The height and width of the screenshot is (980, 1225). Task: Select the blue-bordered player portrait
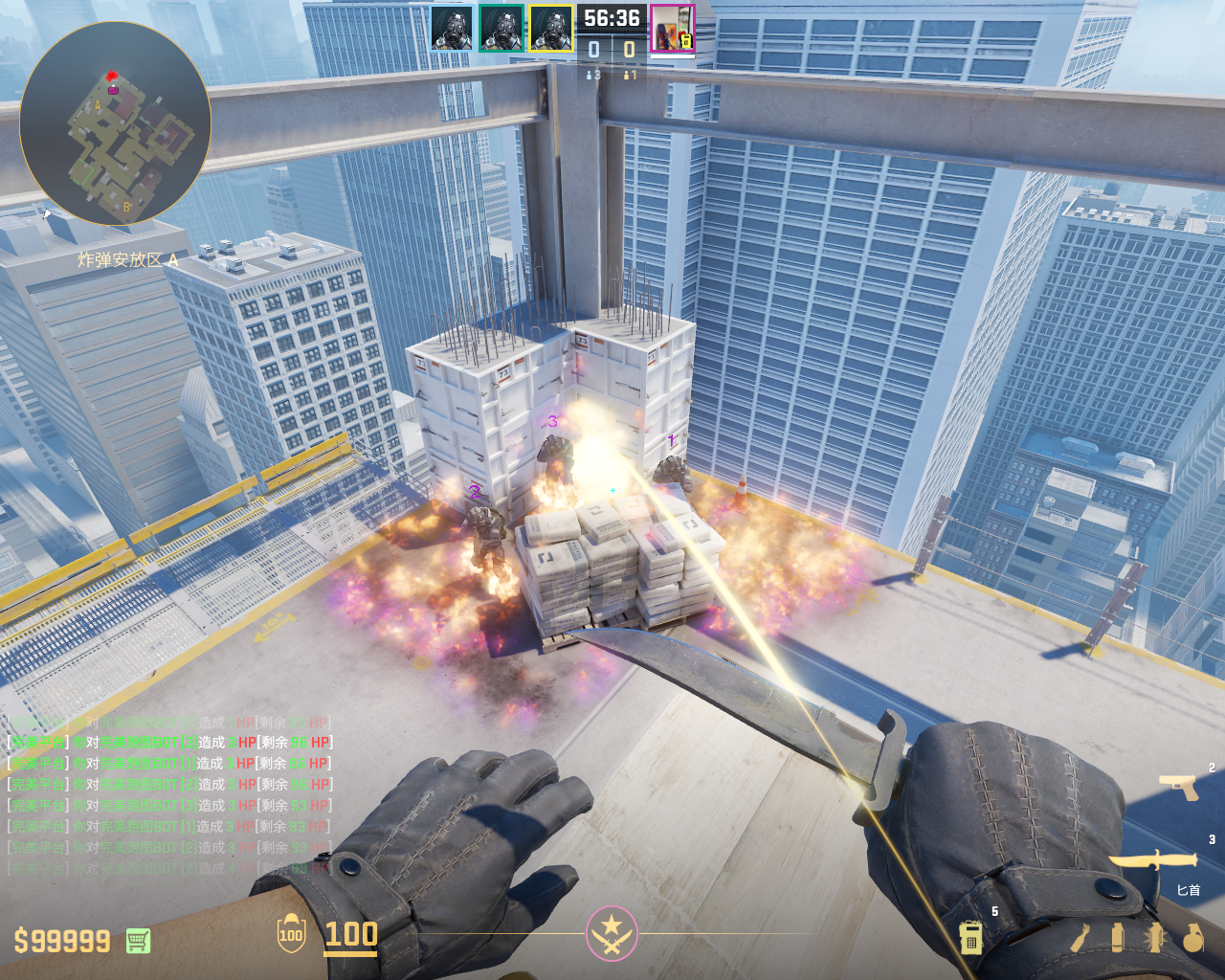point(452,29)
